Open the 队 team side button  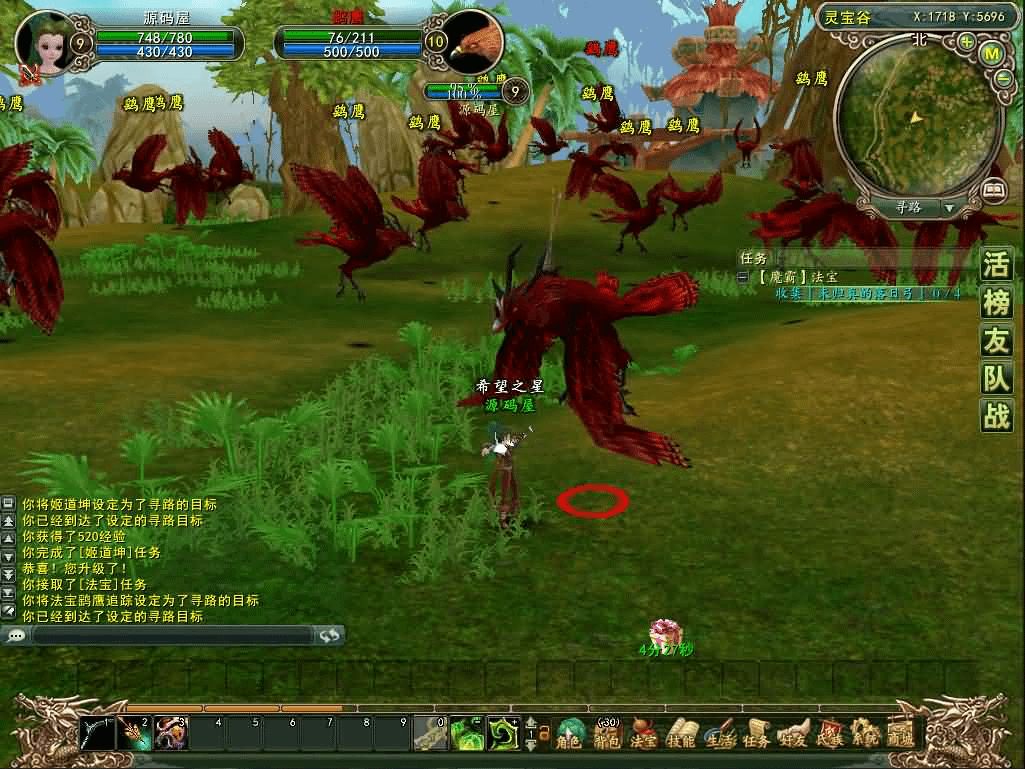(x=996, y=379)
